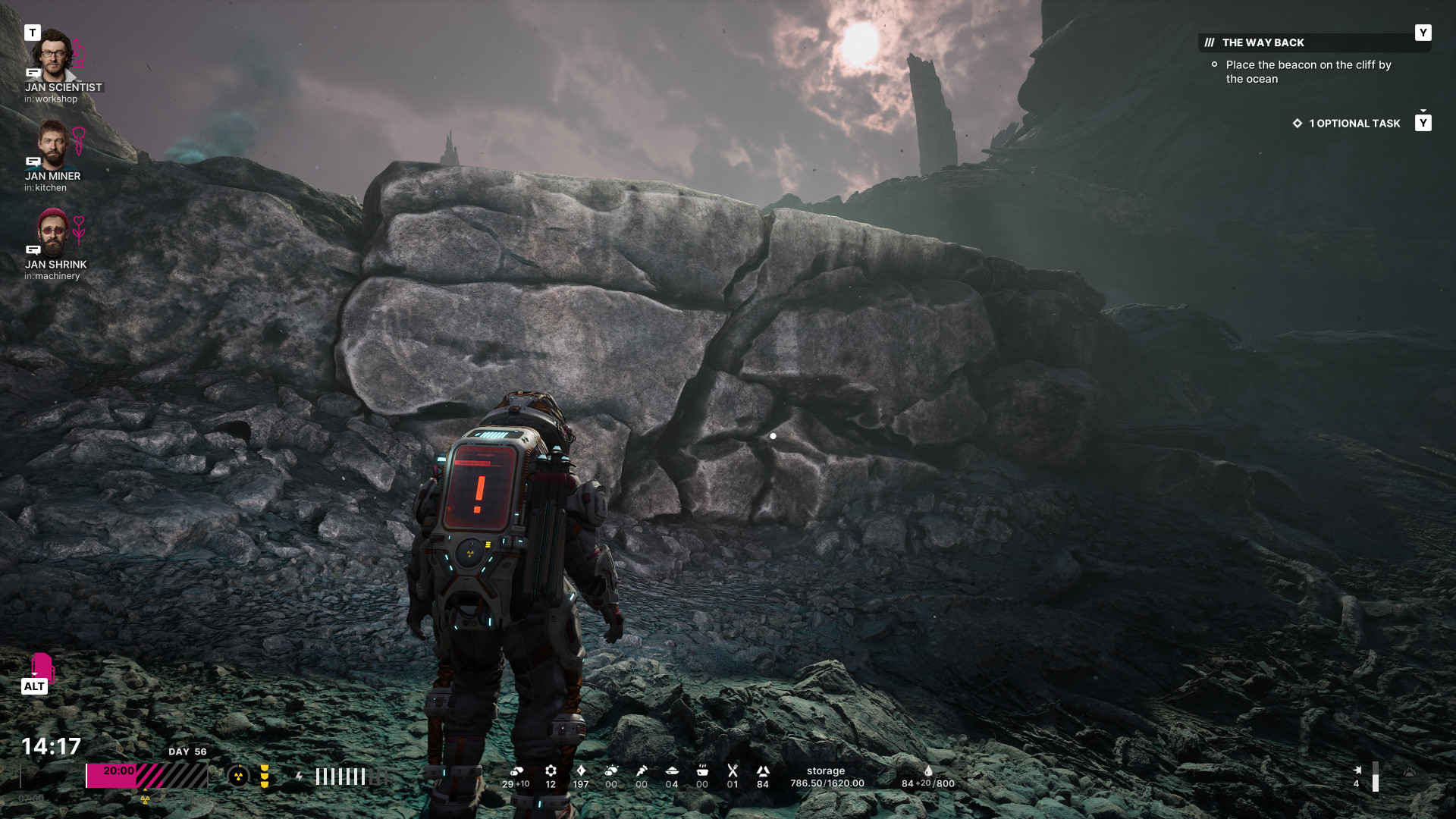Click the yellow stacked chevrons icon

[265, 776]
